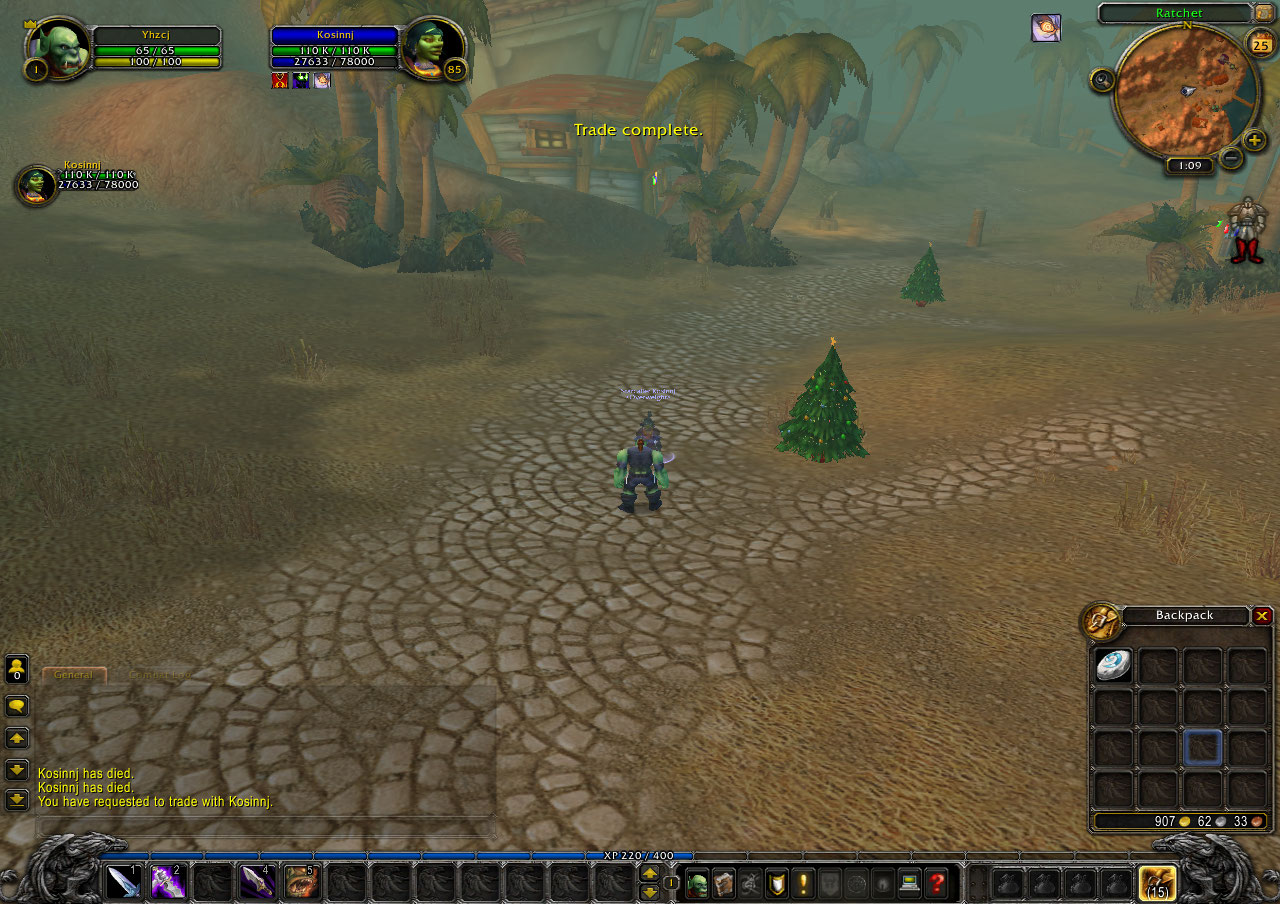Open the minimap tracking magnifier button
Screen dimensions: 1280x904
click(1102, 80)
